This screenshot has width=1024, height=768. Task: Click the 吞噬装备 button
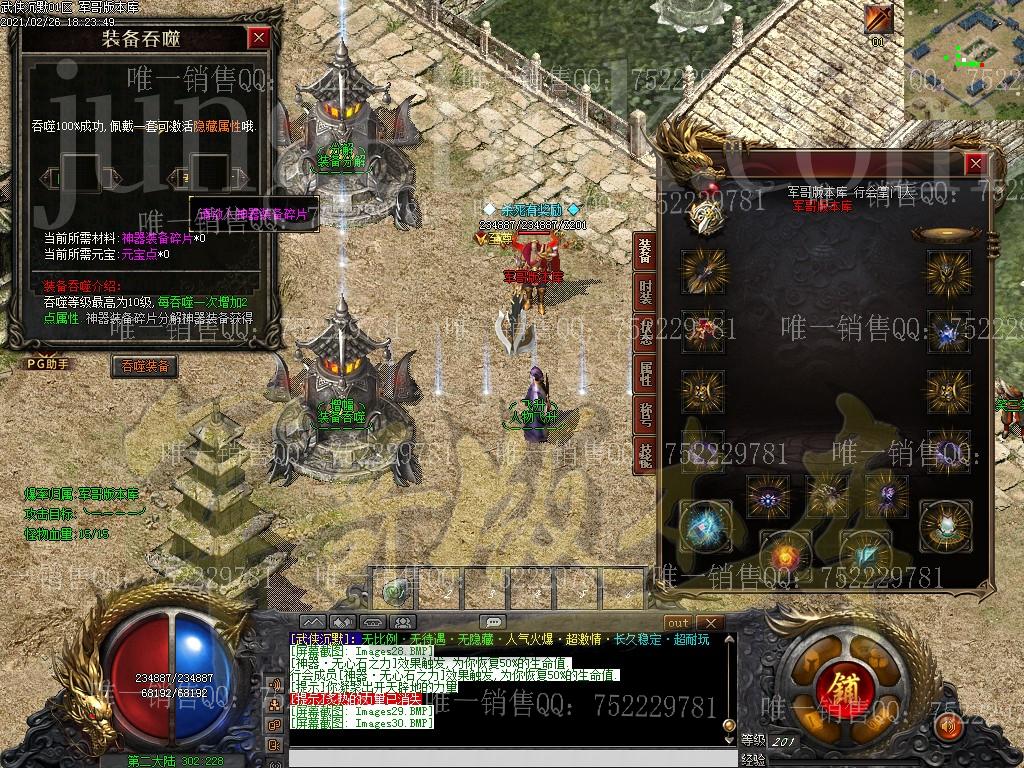click(x=146, y=366)
